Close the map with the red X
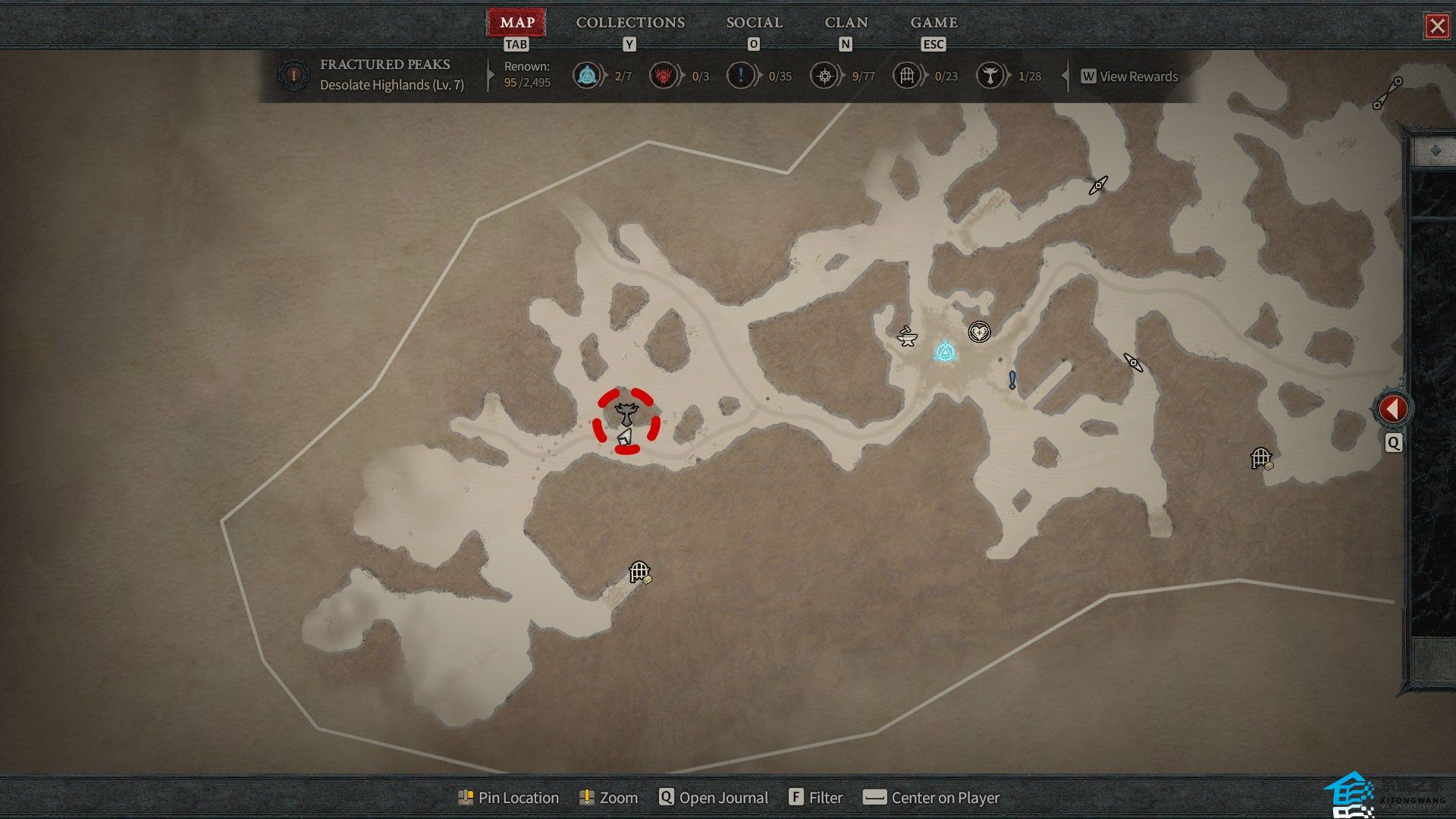The image size is (1456, 819). click(x=1437, y=27)
